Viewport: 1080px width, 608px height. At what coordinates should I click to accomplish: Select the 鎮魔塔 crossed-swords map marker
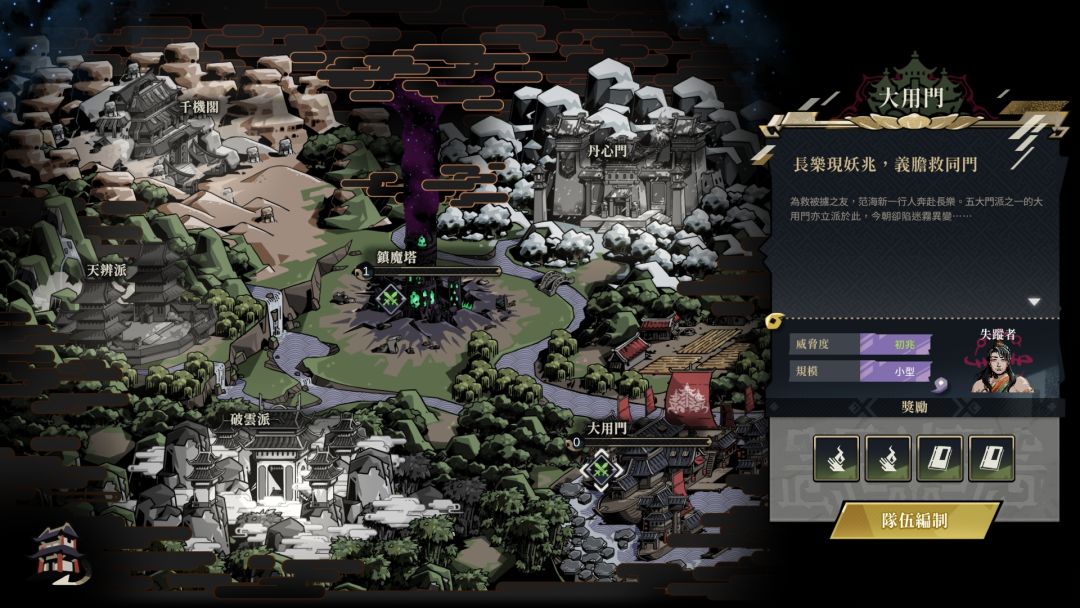click(390, 297)
